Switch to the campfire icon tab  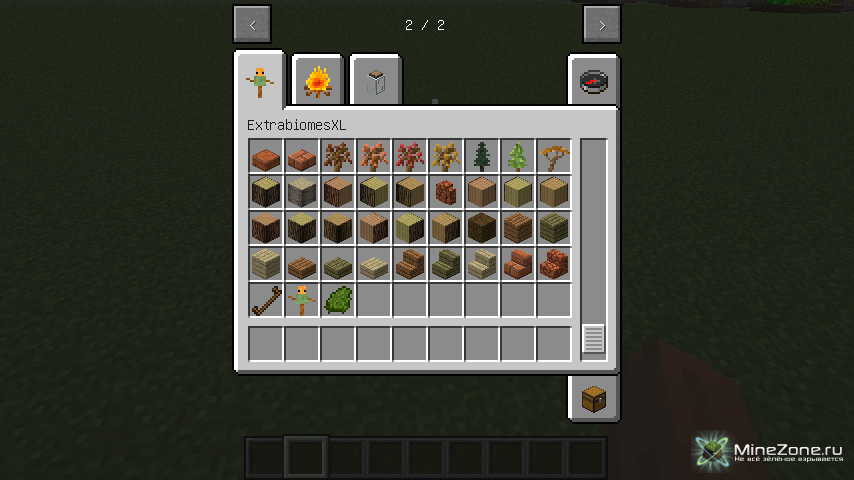pos(318,81)
